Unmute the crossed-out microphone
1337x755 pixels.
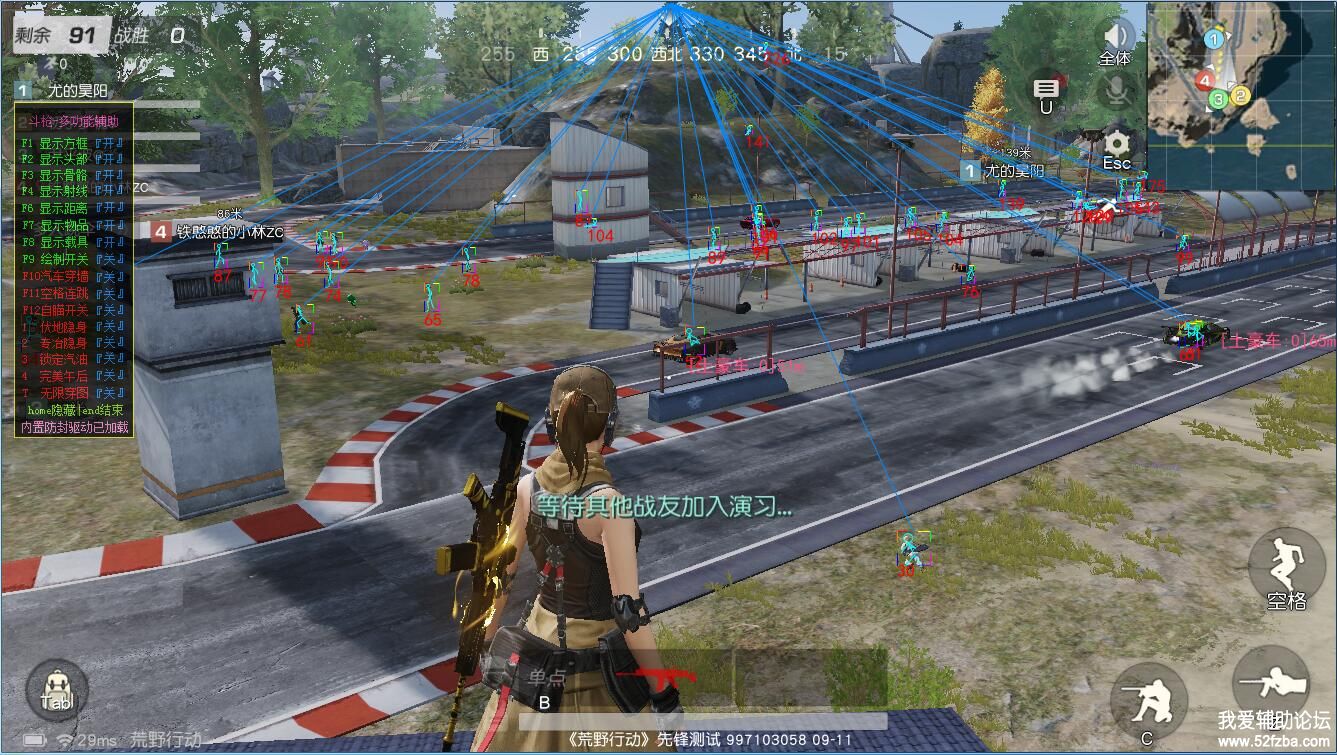[x=1117, y=93]
